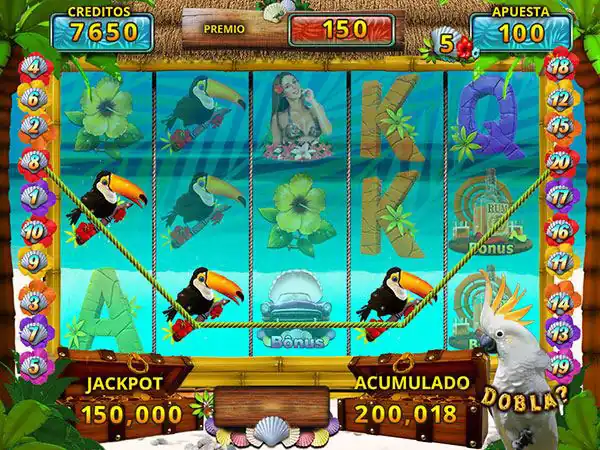Click the APUESTA bet amount panel

(513, 31)
